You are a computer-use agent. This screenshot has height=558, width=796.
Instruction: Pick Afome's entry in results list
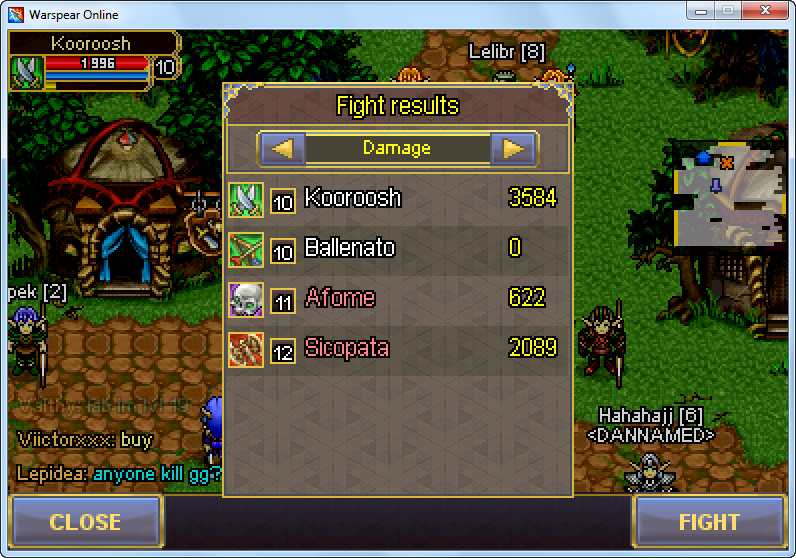point(397,298)
